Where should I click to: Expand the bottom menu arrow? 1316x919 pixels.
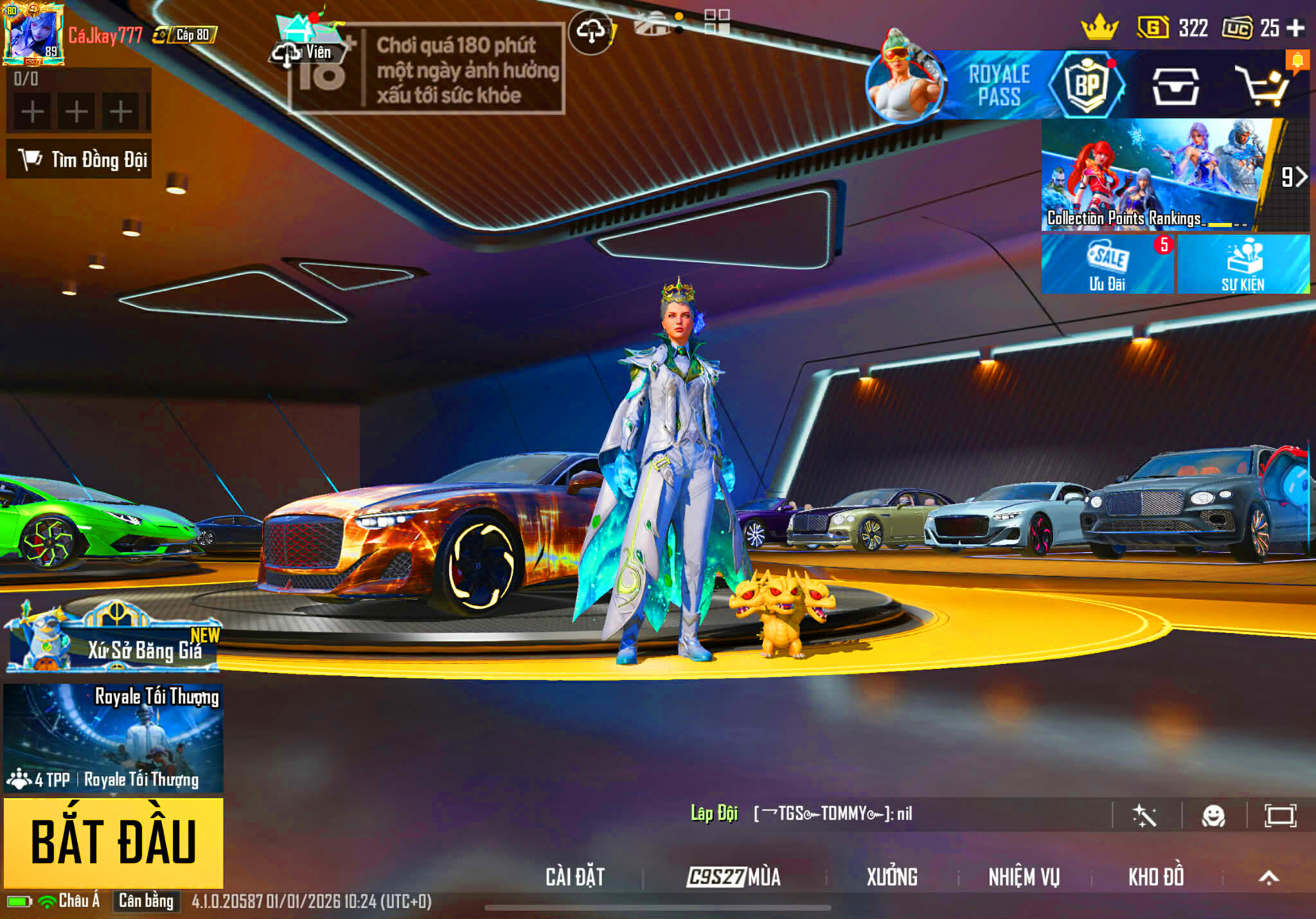pos(1268,877)
